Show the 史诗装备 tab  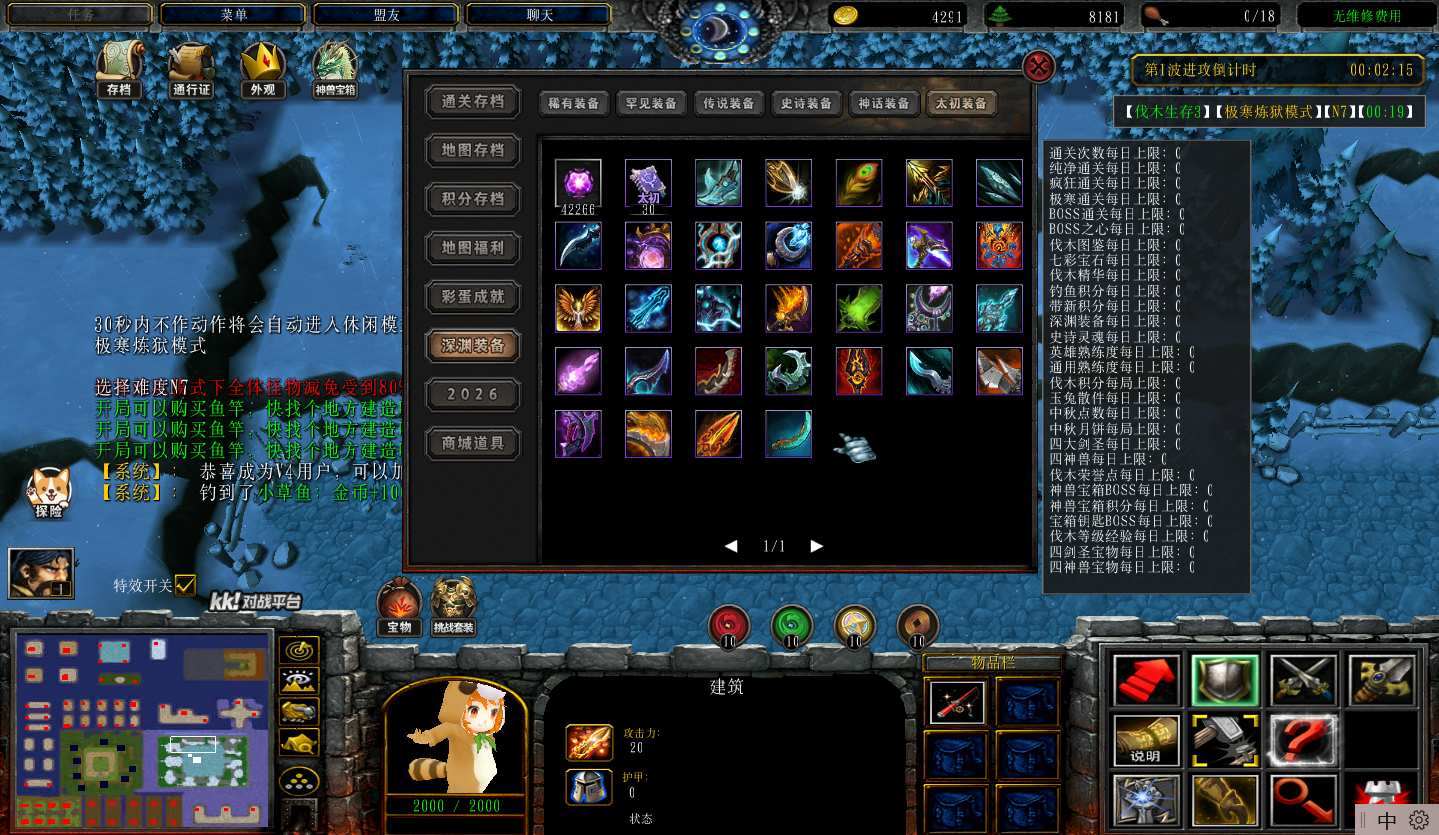[x=806, y=103]
